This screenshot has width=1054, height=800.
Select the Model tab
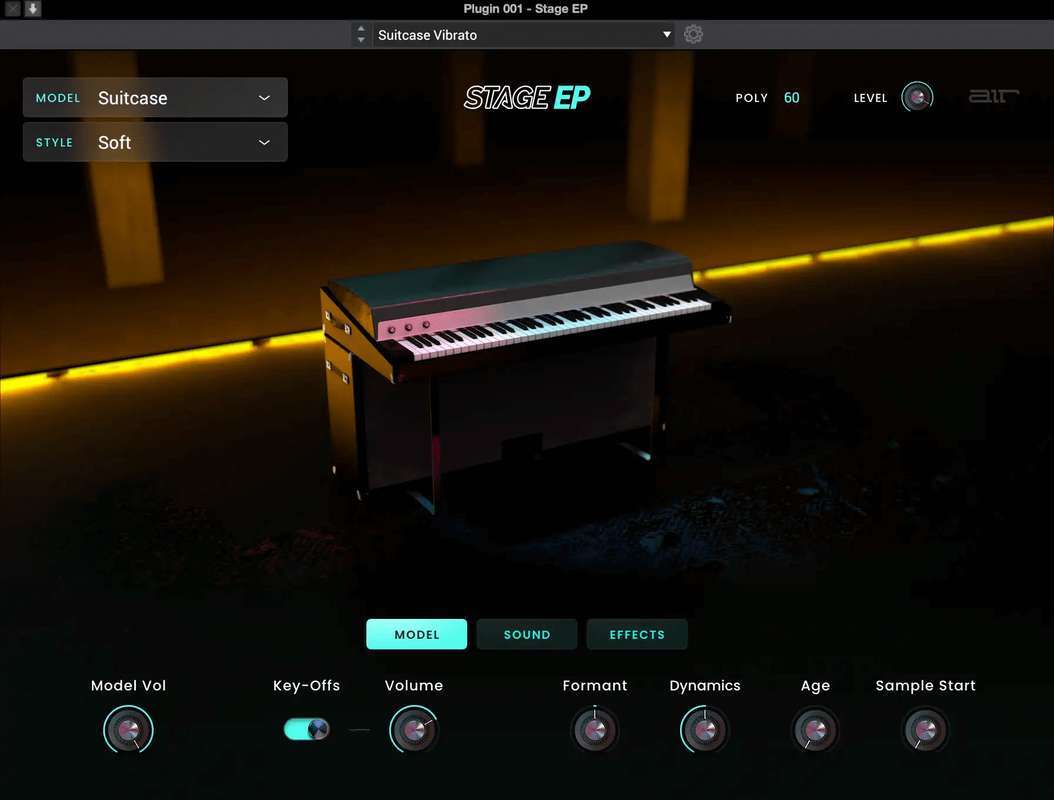coord(416,635)
